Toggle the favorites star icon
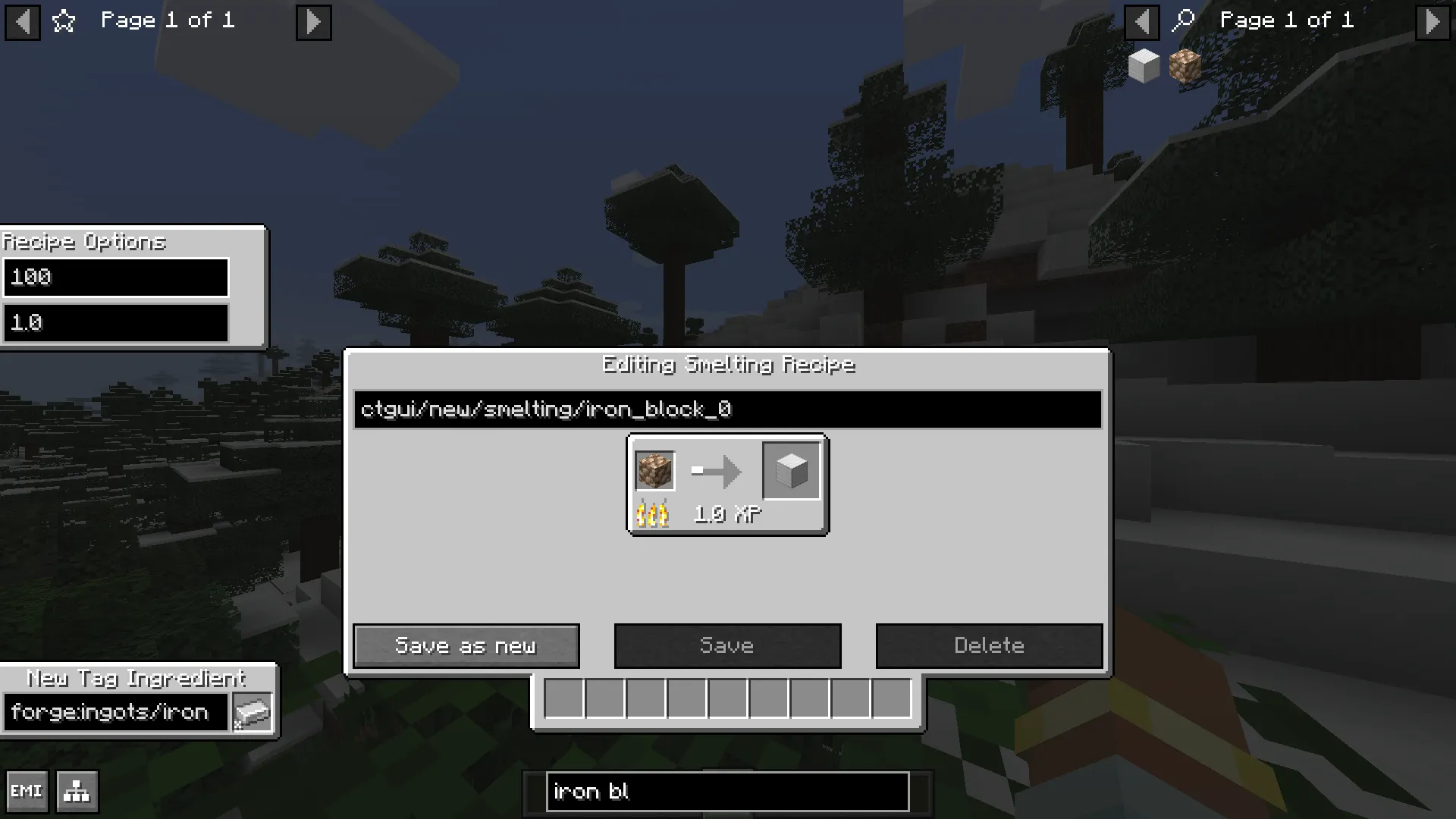1456x819 pixels. (64, 21)
